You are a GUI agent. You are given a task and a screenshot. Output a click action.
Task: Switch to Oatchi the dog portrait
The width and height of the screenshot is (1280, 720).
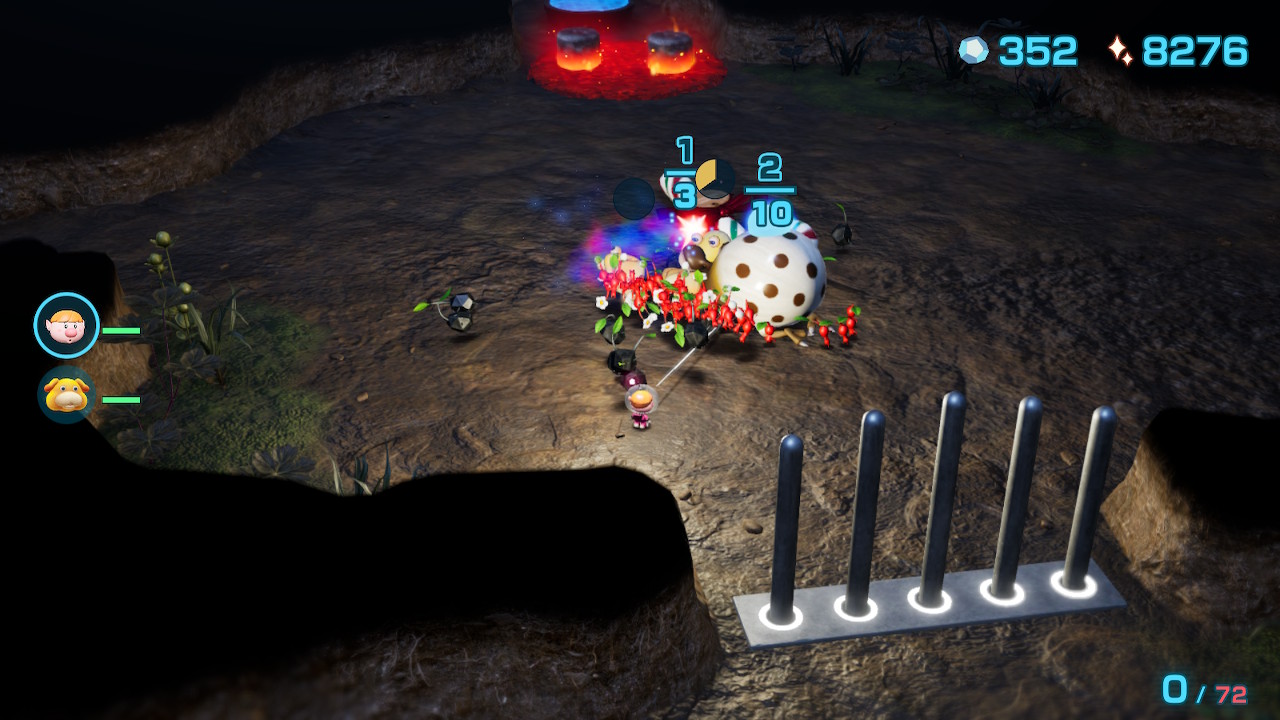(66, 395)
